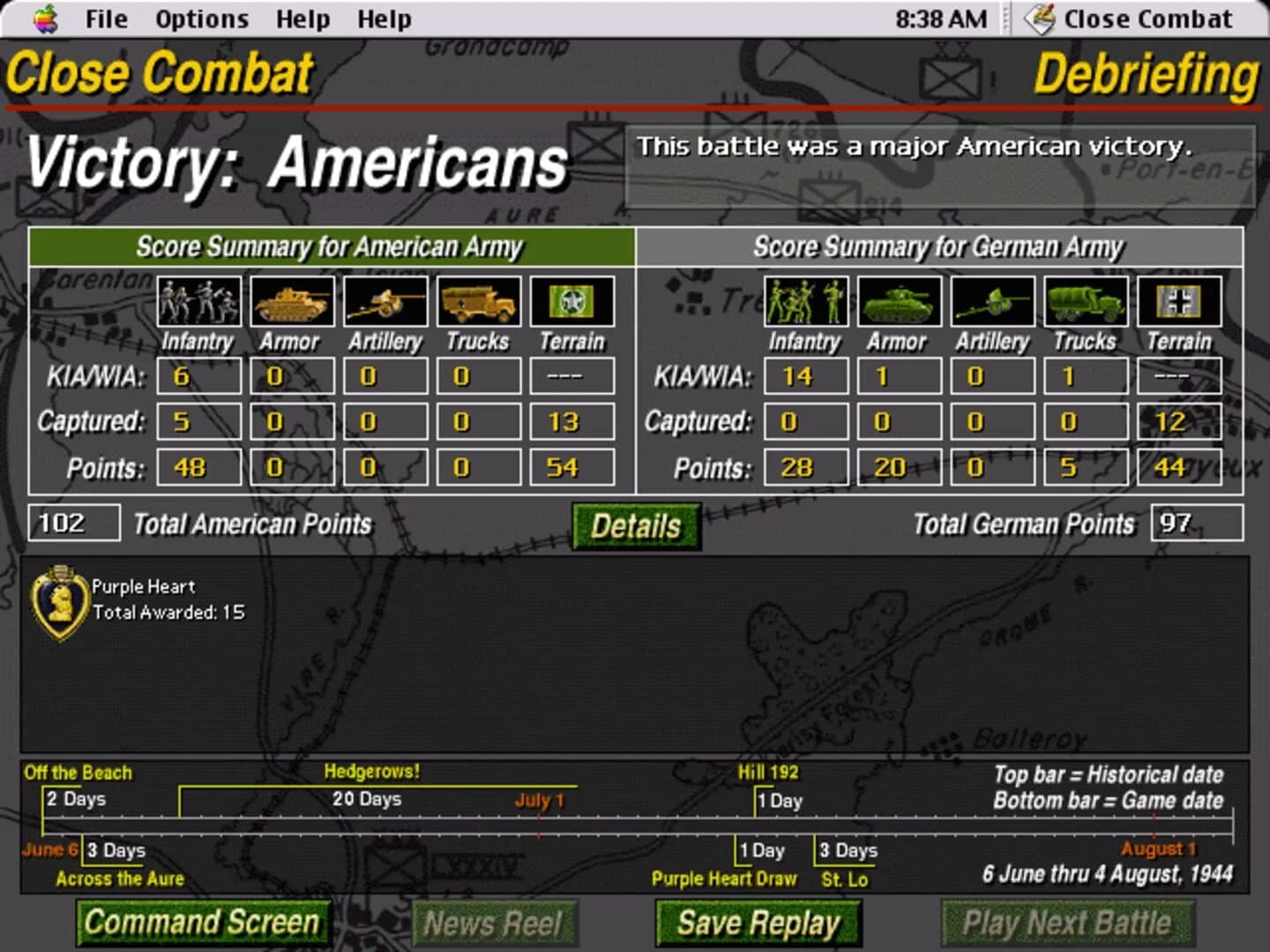Image resolution: width=1270 pixels, height=952 pixels.
Task: Click the Total American Points field showing 102
Action: (74, 522)
